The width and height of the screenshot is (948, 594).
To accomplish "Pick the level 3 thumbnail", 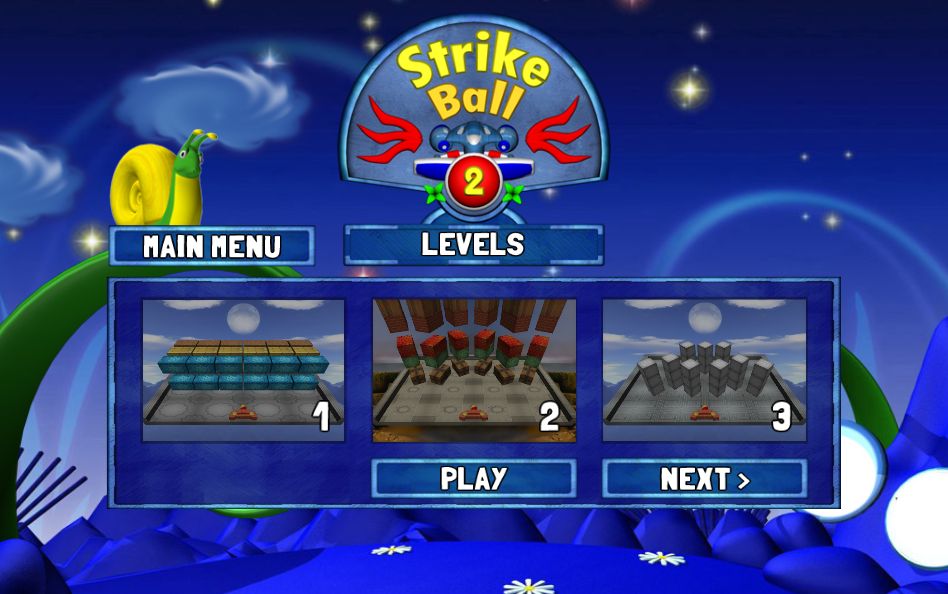I will pyautogui.click(x=704, y=370).
